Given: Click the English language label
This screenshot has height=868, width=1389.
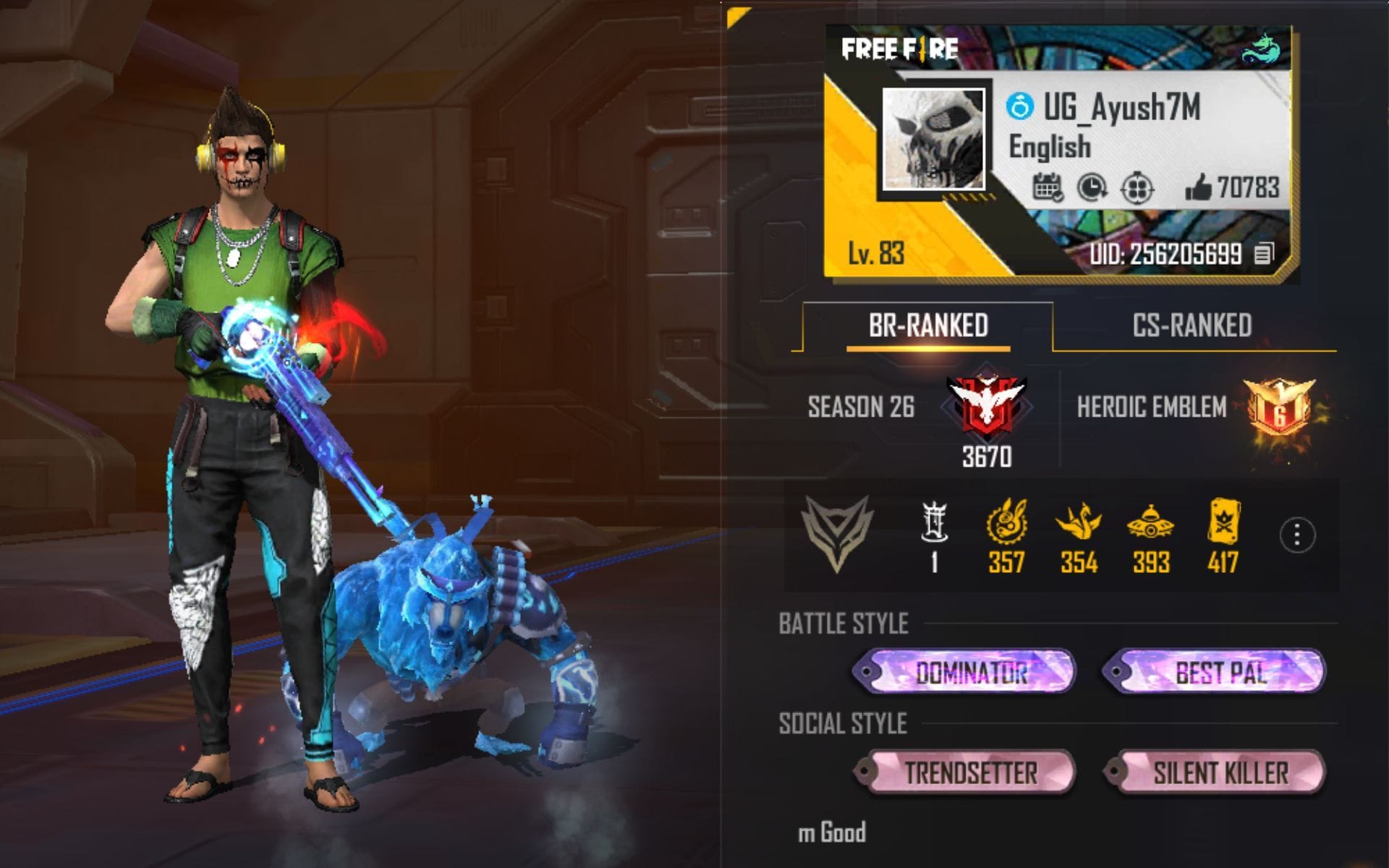Looking at the screenshot, I should coord(1048,147).
